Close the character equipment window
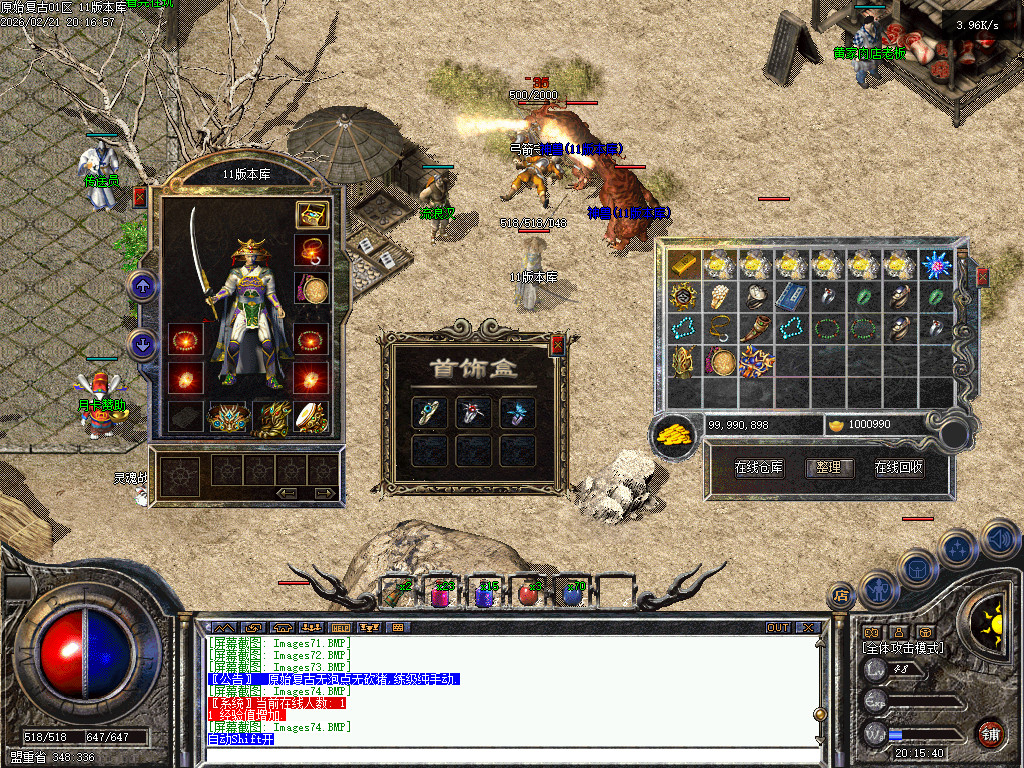Screen dimensions: 1024x768 click(x=139, y=197)
